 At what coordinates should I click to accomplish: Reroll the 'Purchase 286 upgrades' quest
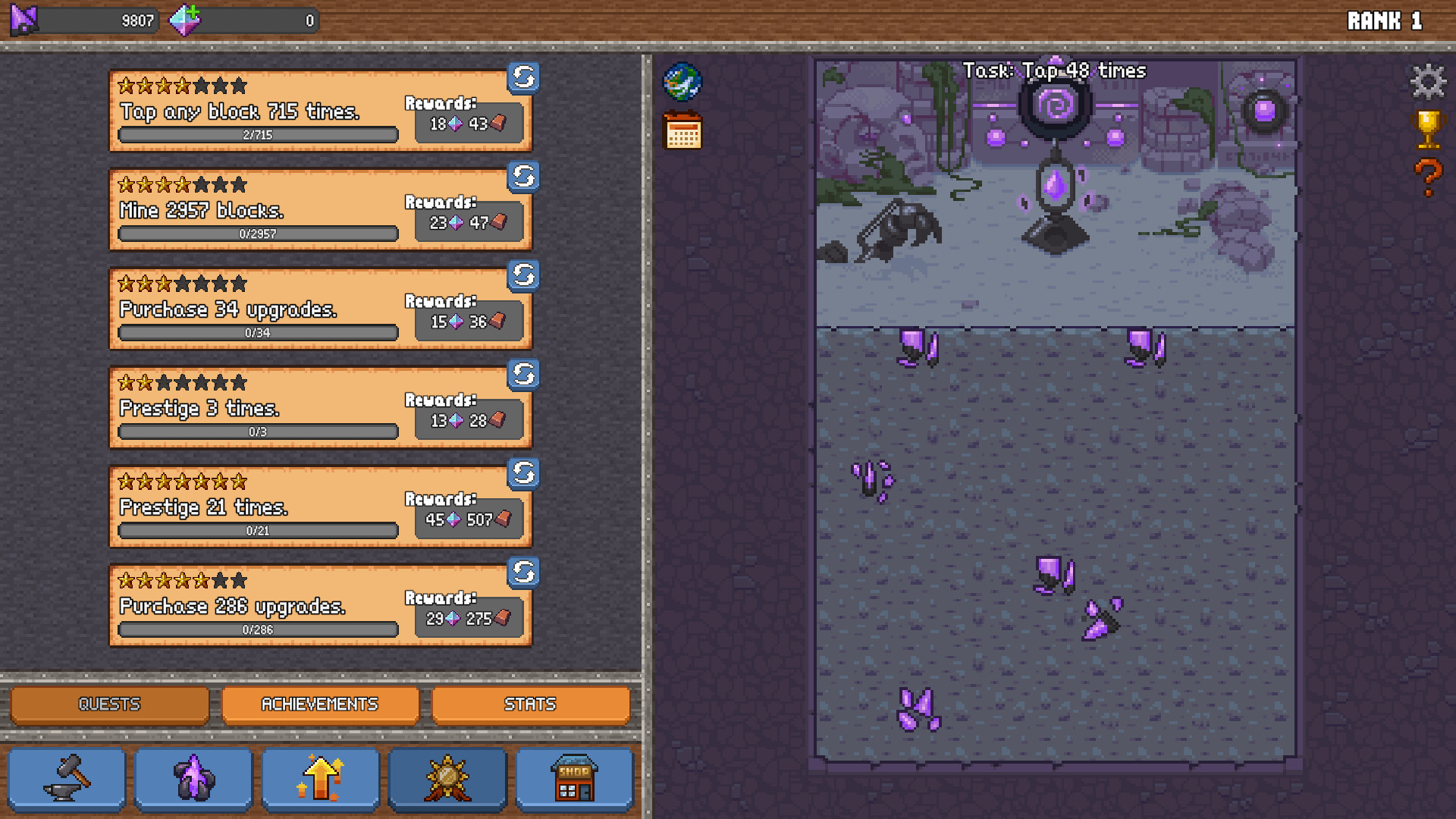[x=523, y=573]
